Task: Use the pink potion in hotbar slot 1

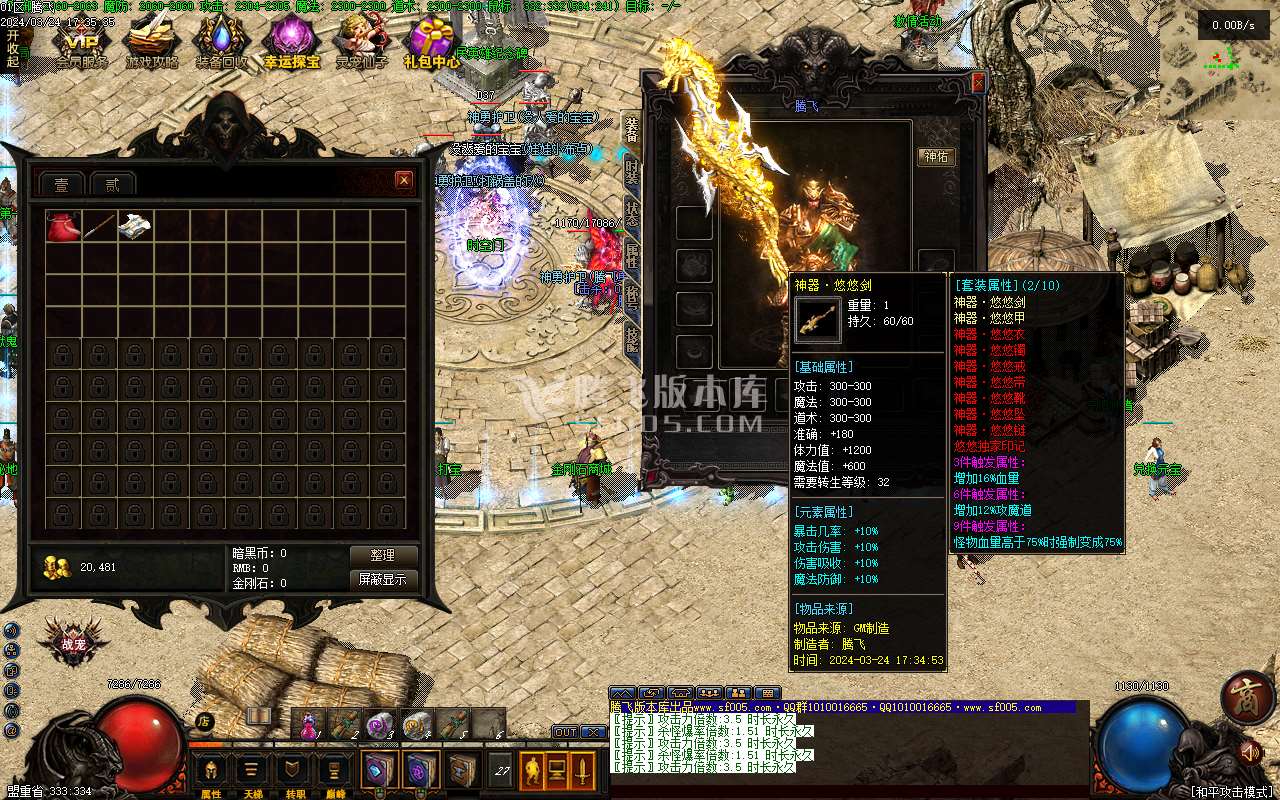Action: pos(309,723)
